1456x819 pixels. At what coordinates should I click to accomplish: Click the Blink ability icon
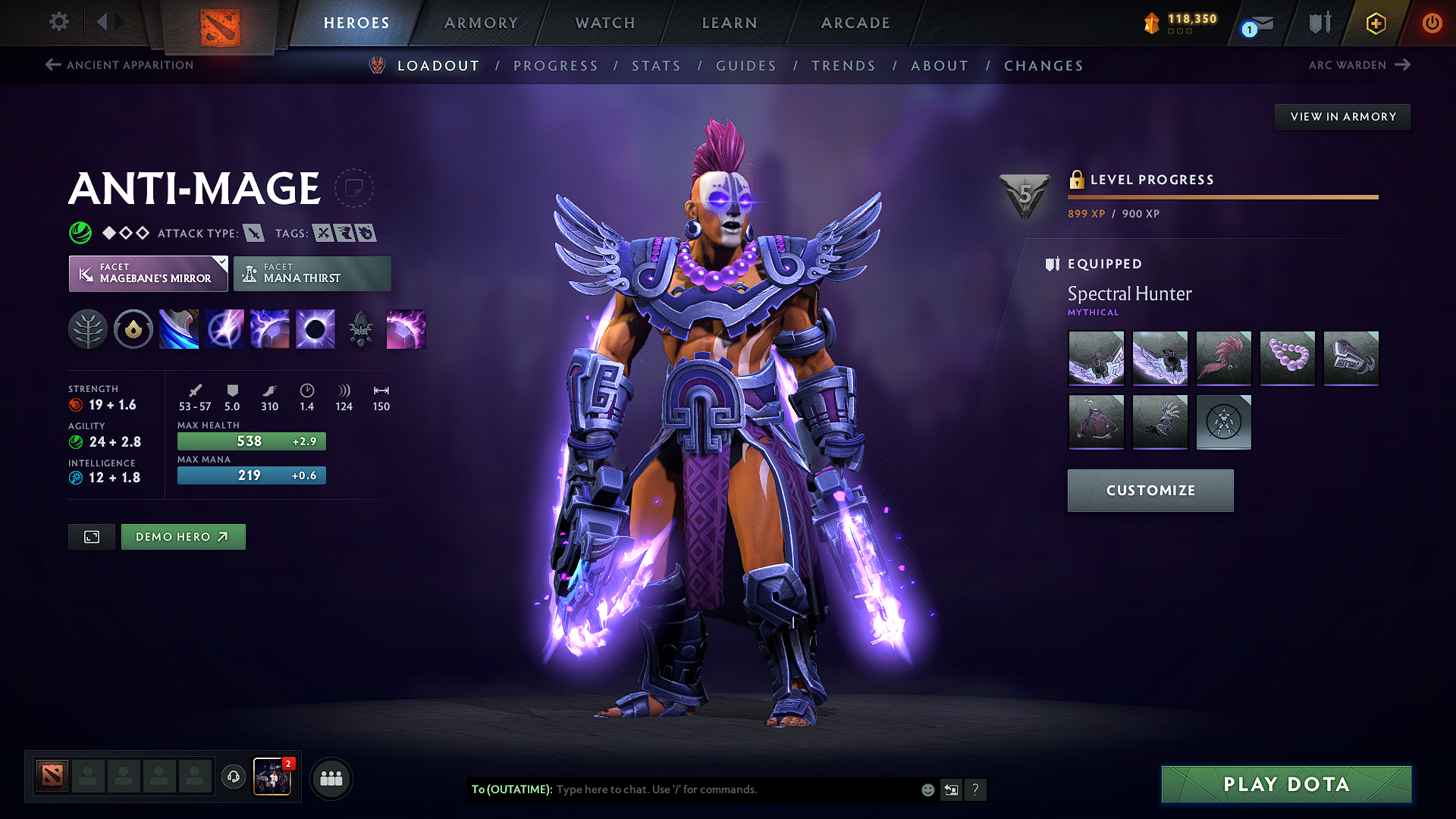[x=224, y=328]
